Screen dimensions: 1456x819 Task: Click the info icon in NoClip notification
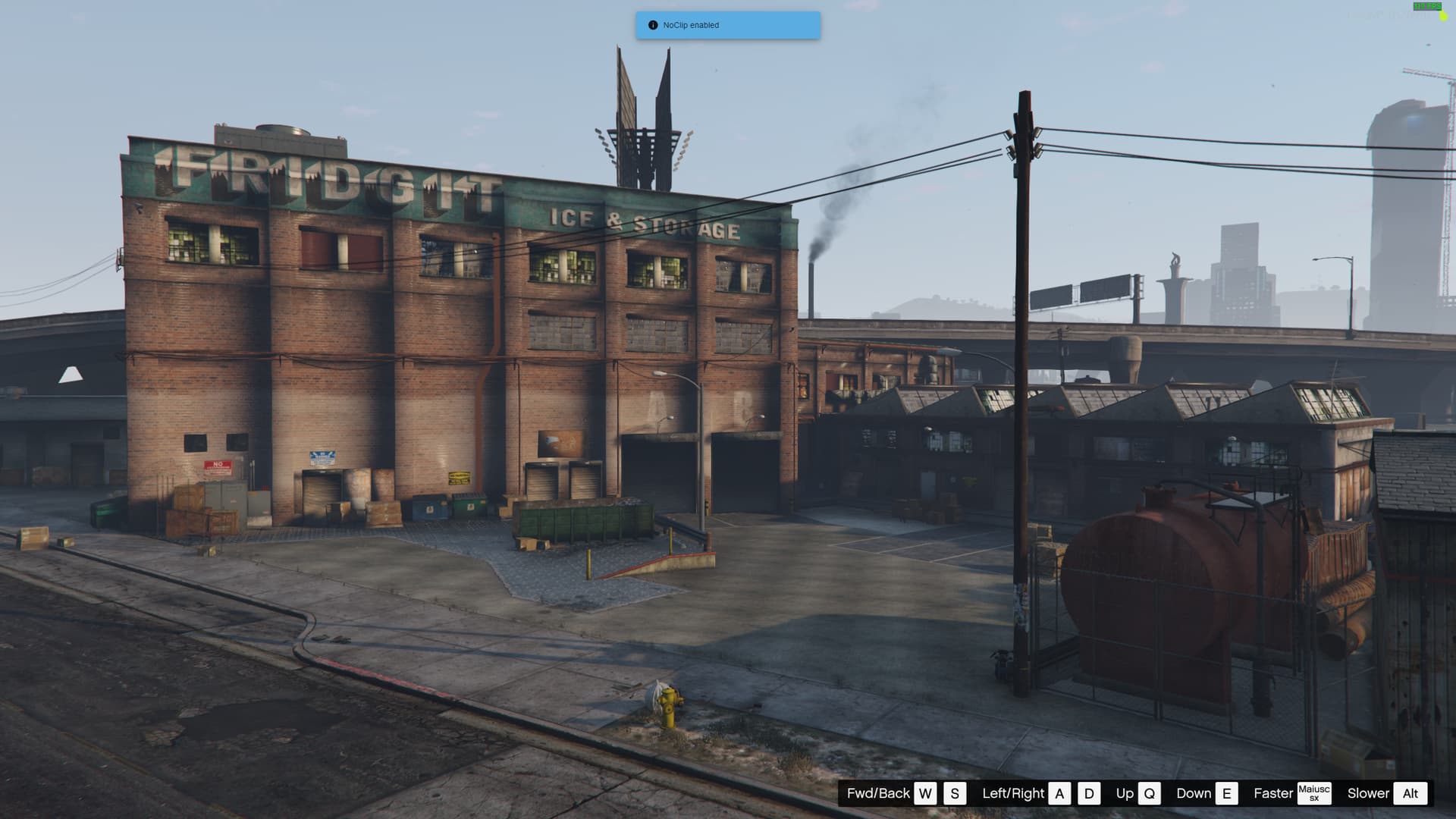coord(653,25)
